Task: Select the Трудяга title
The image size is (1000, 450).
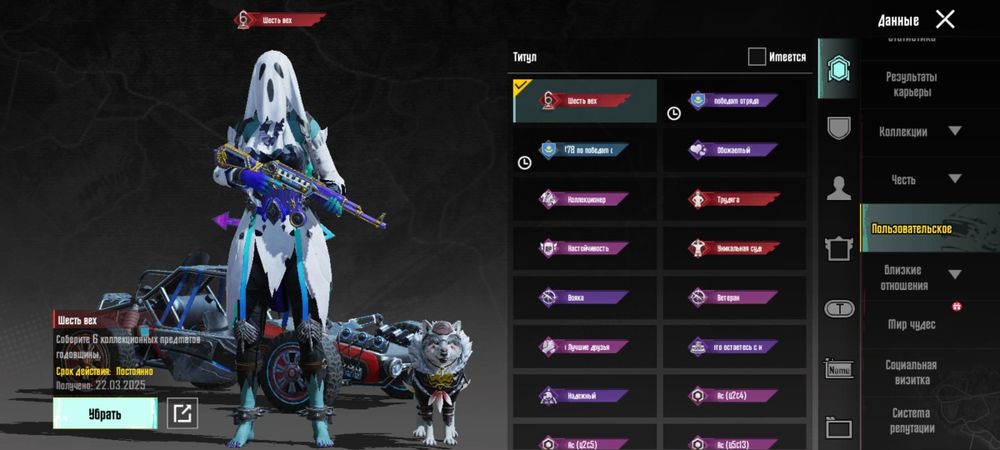Action: (x=733, y=199)
